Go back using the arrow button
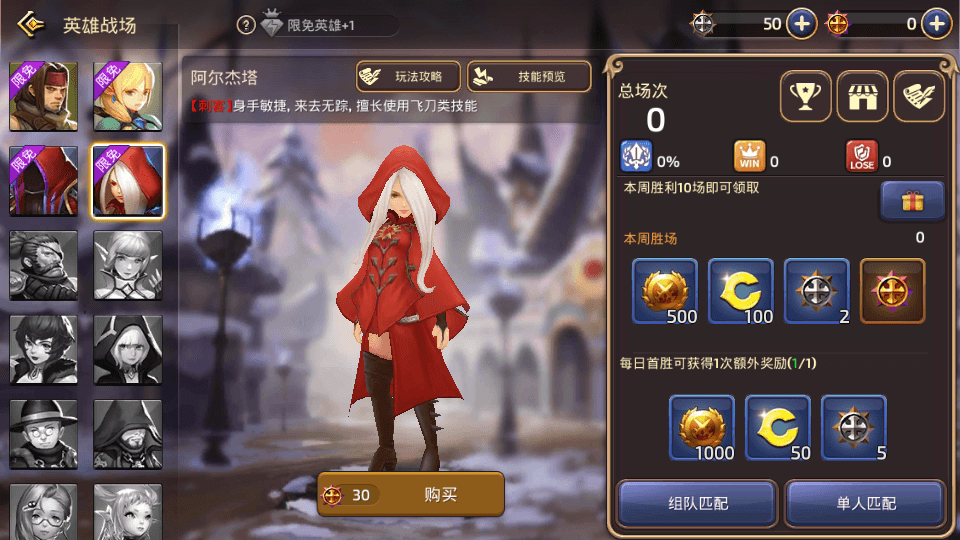The width and height of the screenshot is (960, 540). pos(30,24)
